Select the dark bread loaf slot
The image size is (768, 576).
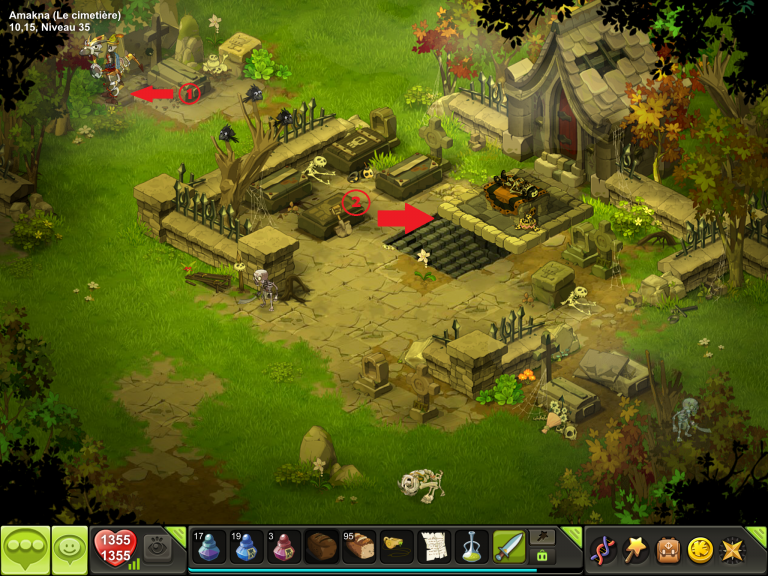click(321, 547)
